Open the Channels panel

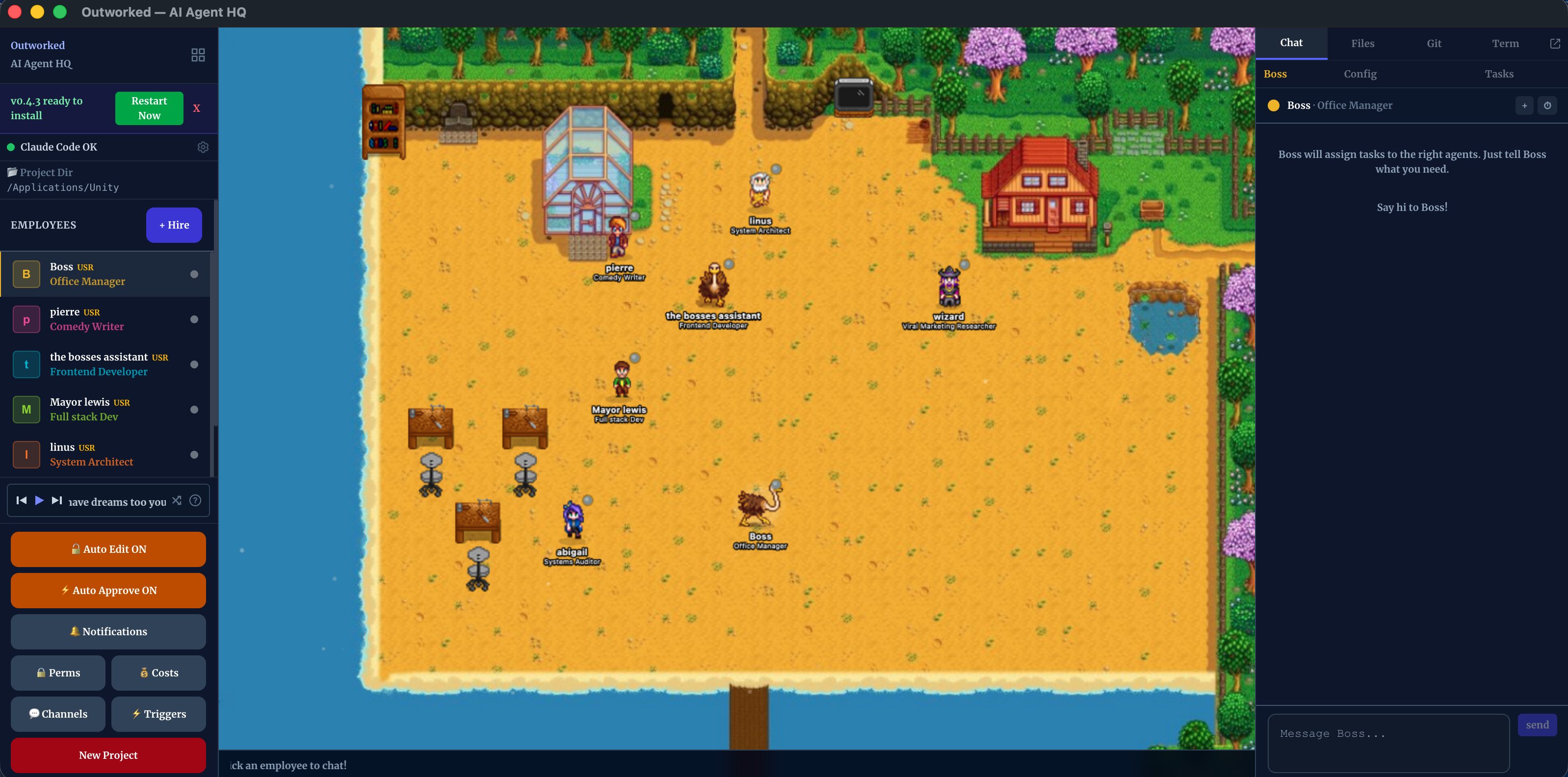pyautogui.click(x=58, y=714)
